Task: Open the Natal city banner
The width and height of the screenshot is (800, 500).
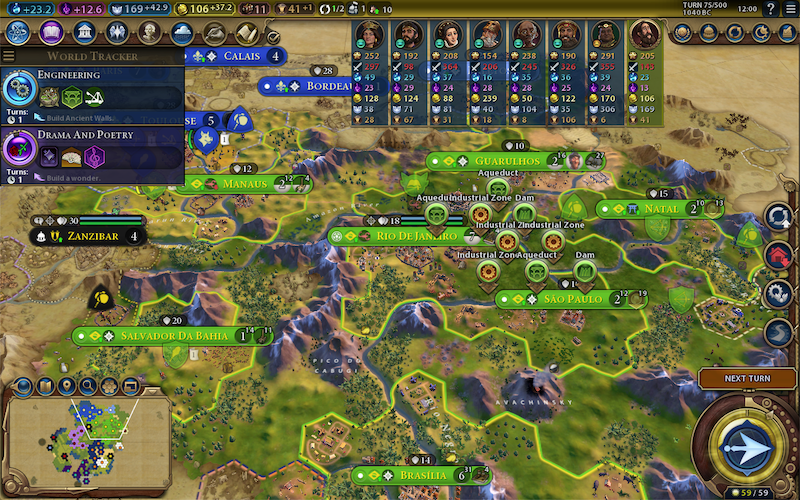Action: click(x=660, y=209)
